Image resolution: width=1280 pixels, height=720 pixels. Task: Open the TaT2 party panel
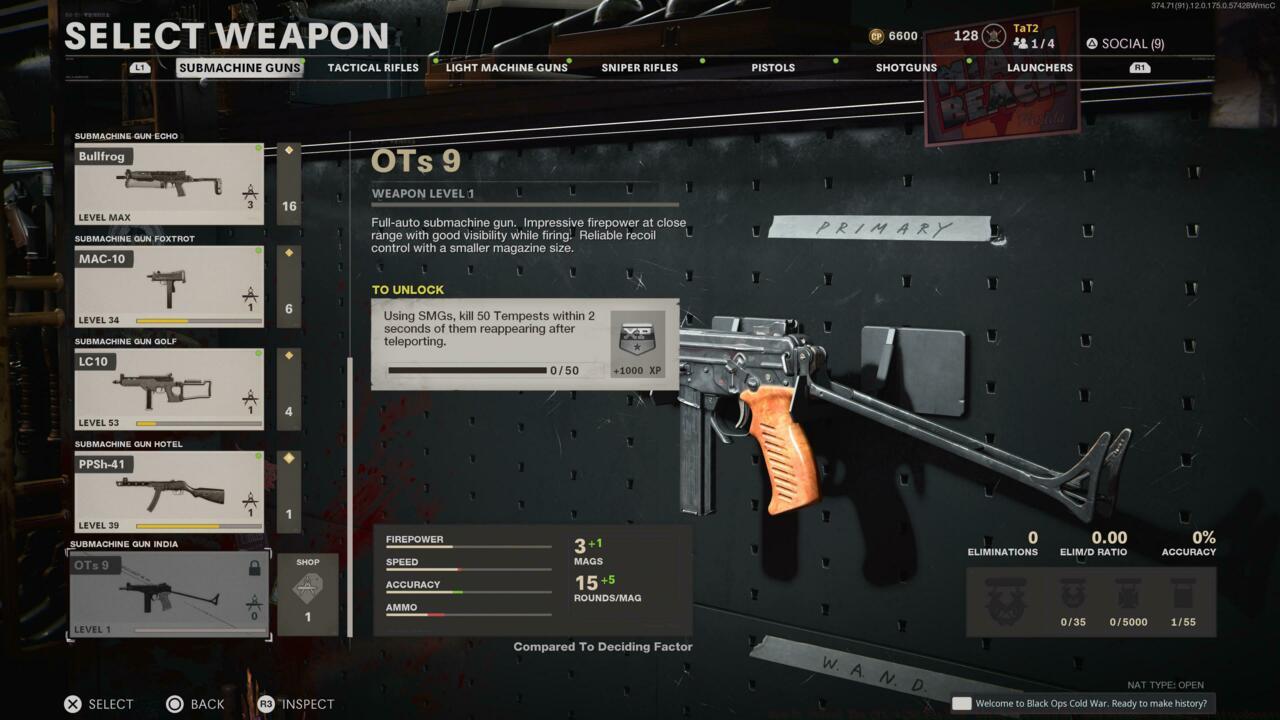pos(1033,37)
